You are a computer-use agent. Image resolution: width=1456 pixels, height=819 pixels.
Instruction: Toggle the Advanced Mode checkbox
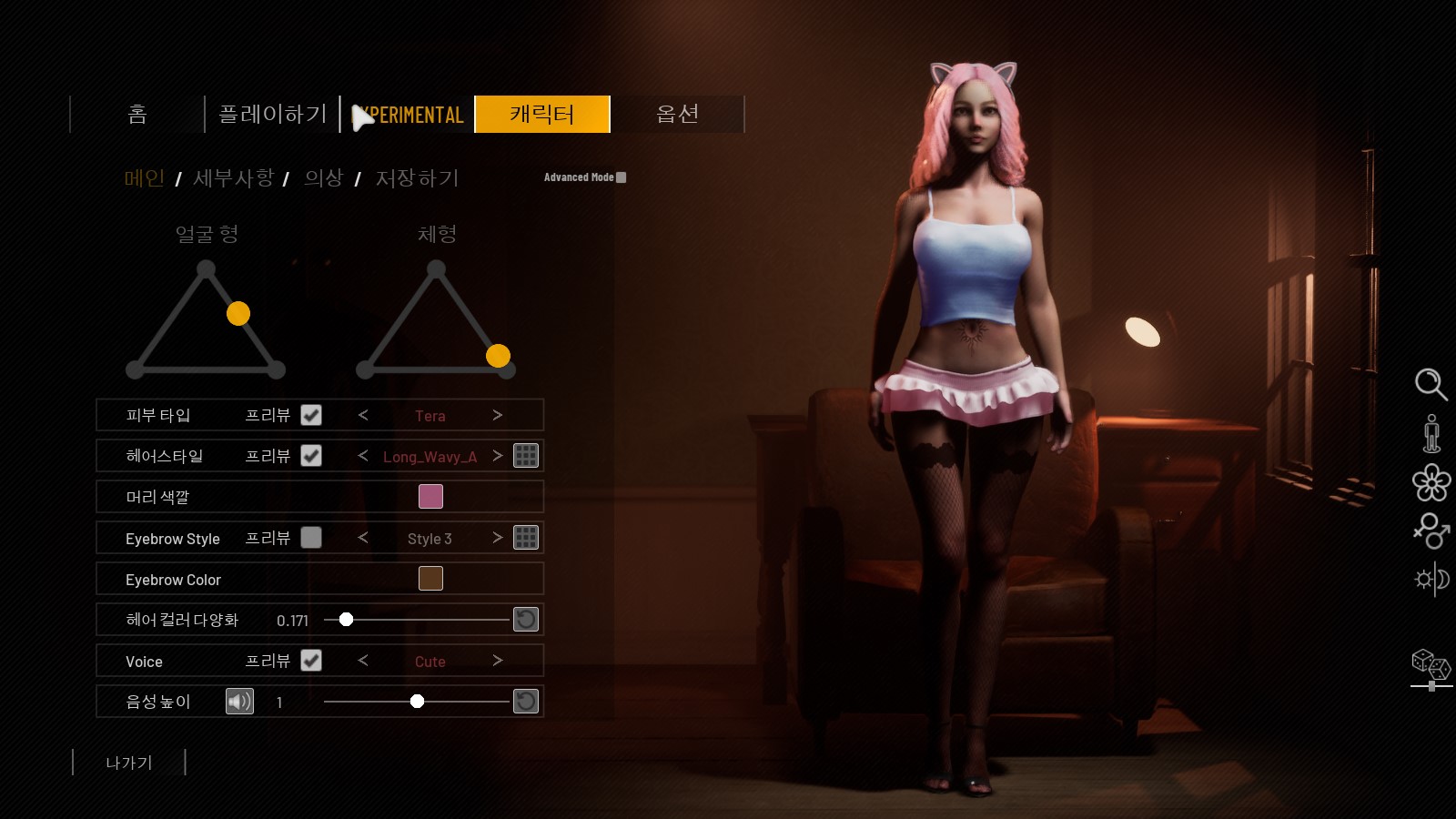coord(622,177)
